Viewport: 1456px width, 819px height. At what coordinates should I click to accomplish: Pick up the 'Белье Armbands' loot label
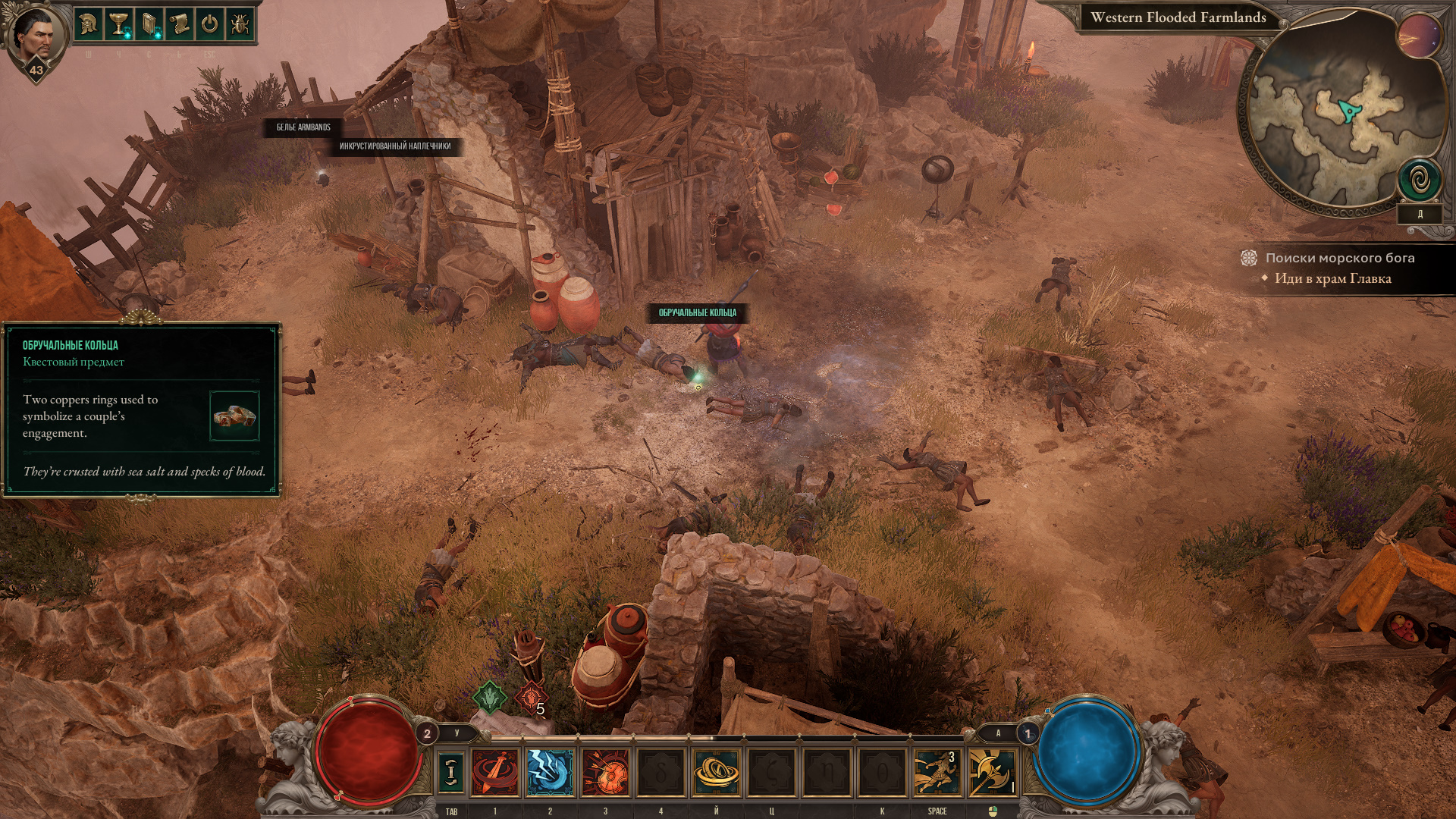pos(303,127)
